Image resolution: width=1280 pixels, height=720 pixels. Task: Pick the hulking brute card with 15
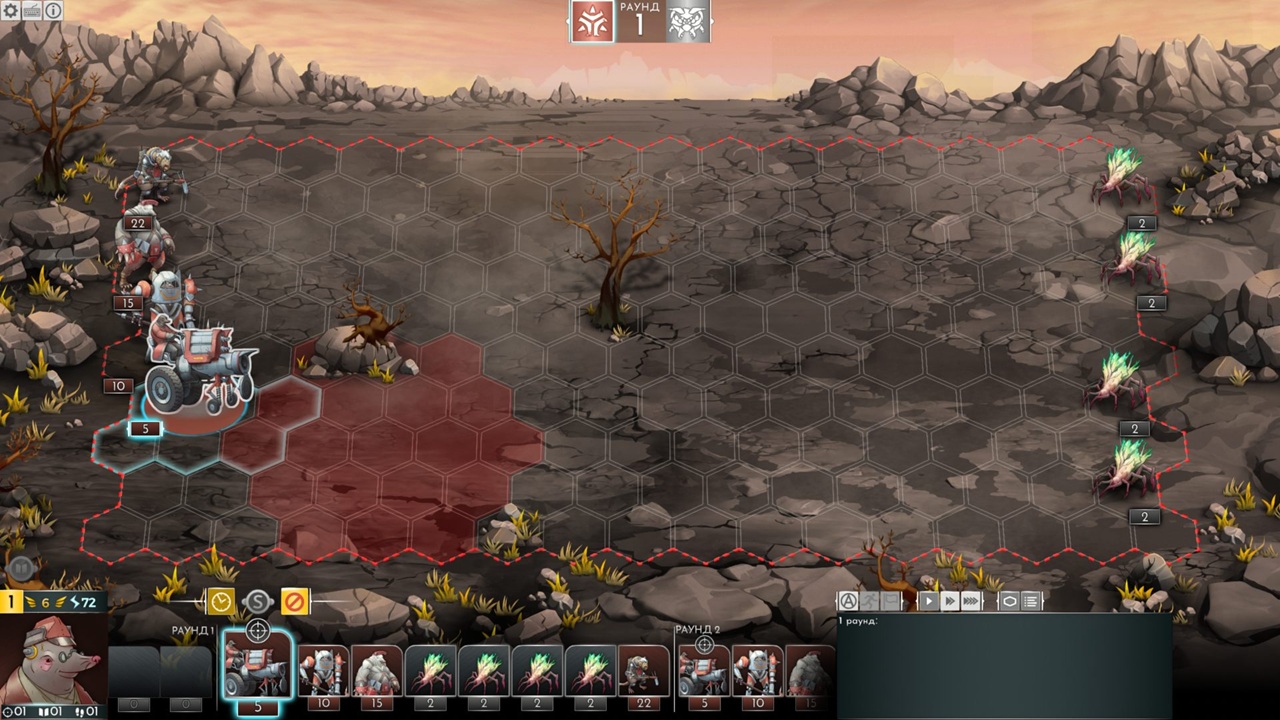[377, 670]
